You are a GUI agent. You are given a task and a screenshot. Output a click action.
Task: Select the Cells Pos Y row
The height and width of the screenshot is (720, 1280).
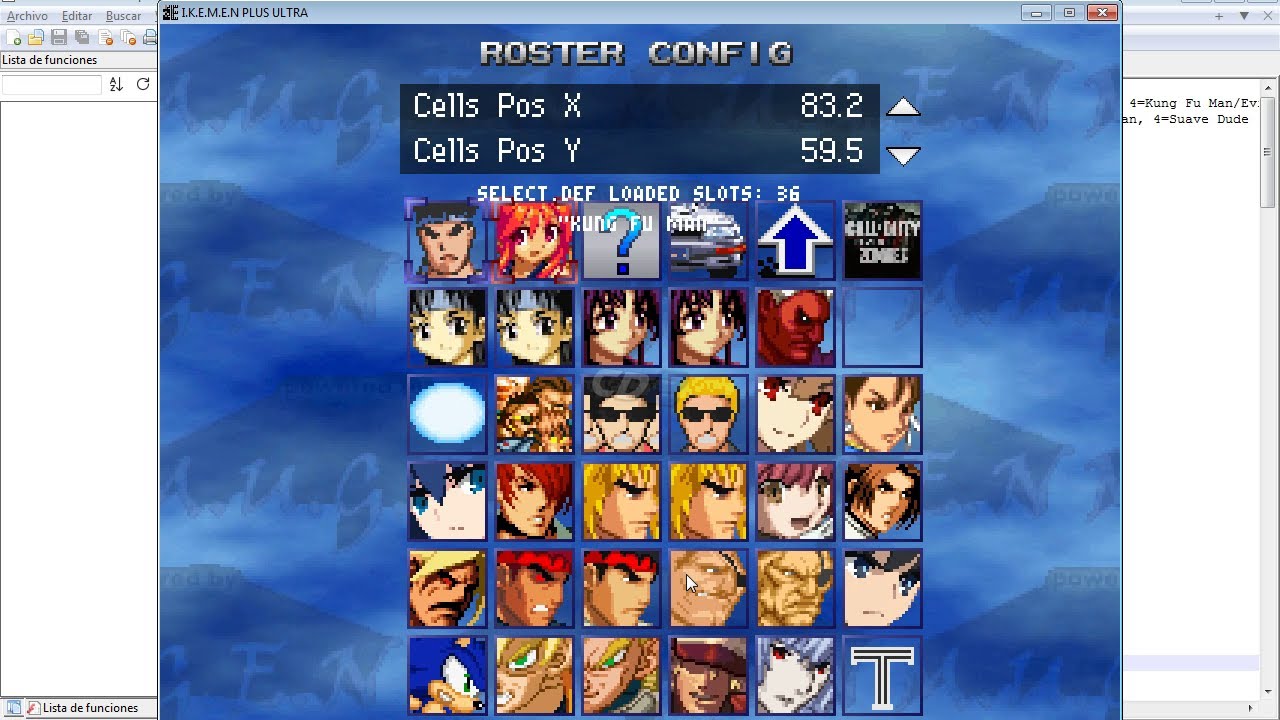(x=639, y=151)
